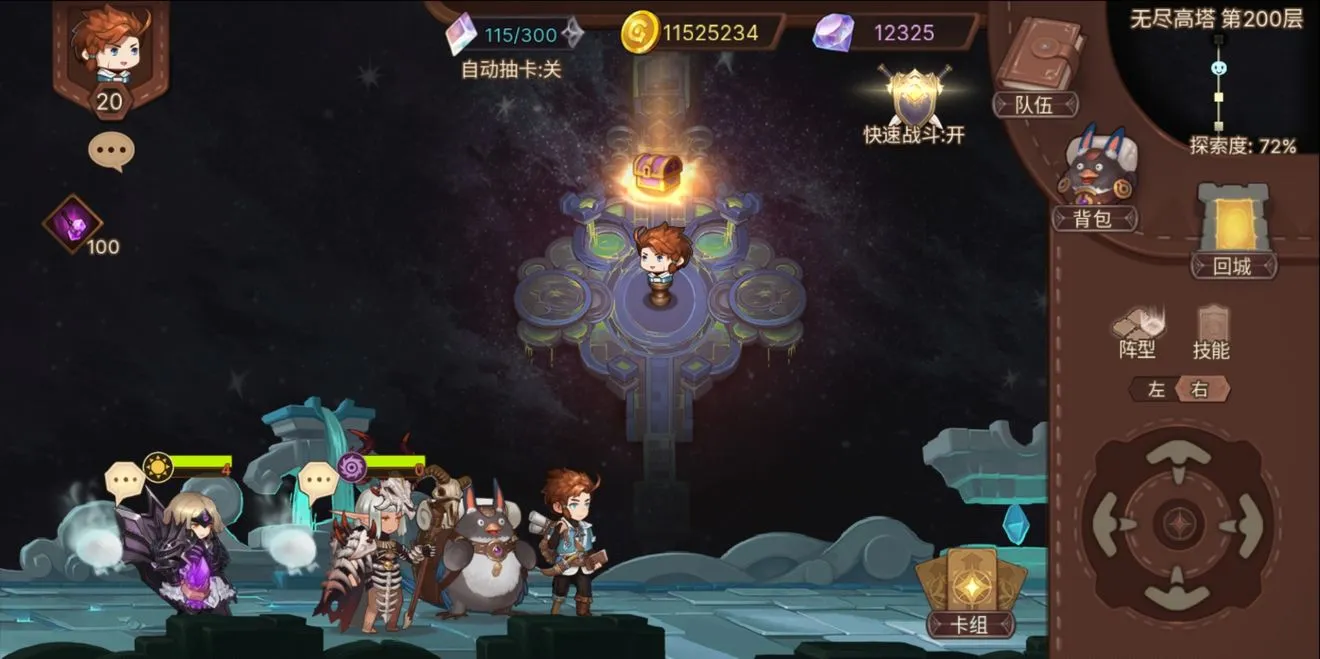Toggle auto card draw (自动抽卡)

(511, 69)
